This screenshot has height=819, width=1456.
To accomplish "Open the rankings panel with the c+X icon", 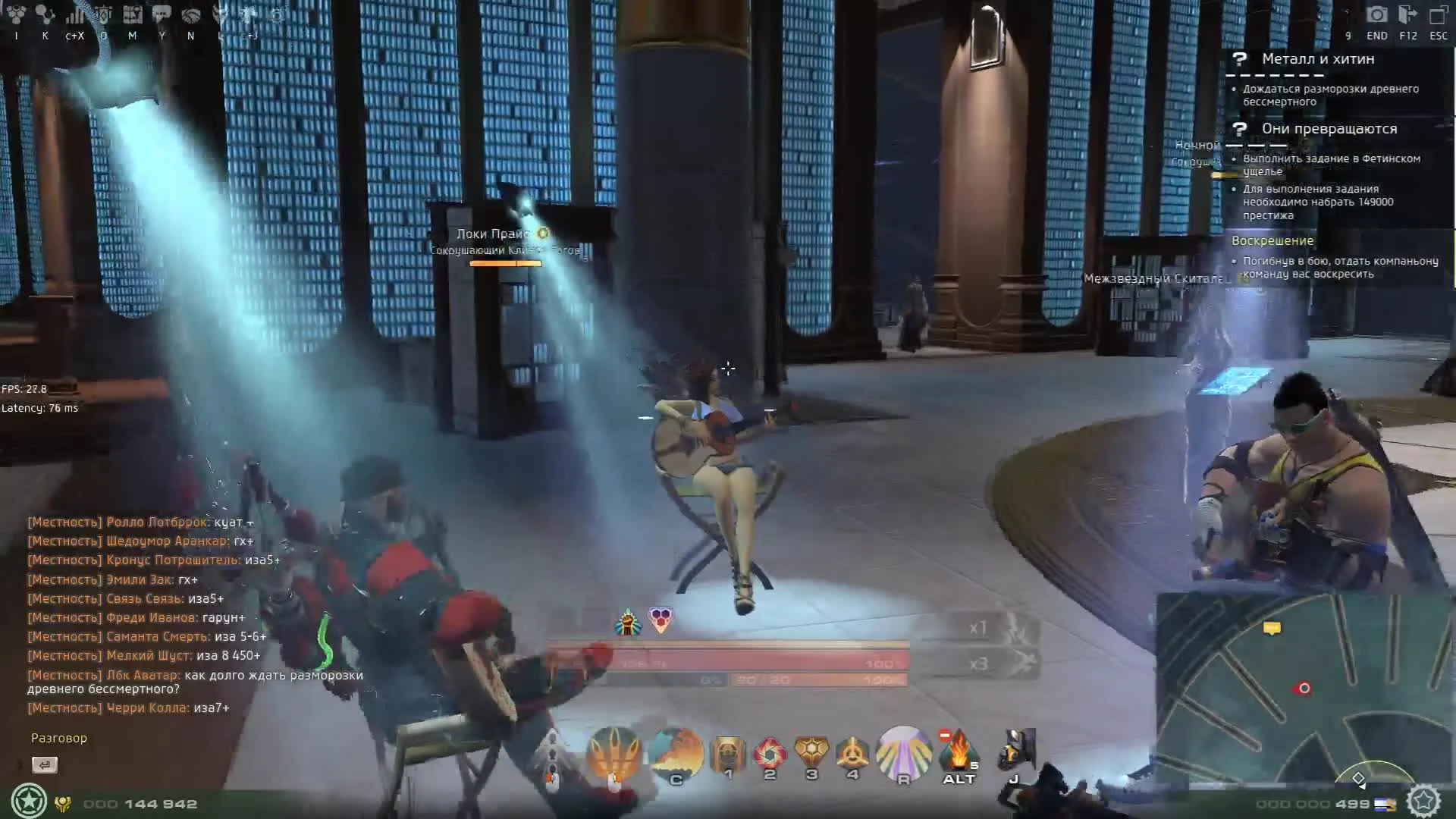I will click(x=74, y=15).
